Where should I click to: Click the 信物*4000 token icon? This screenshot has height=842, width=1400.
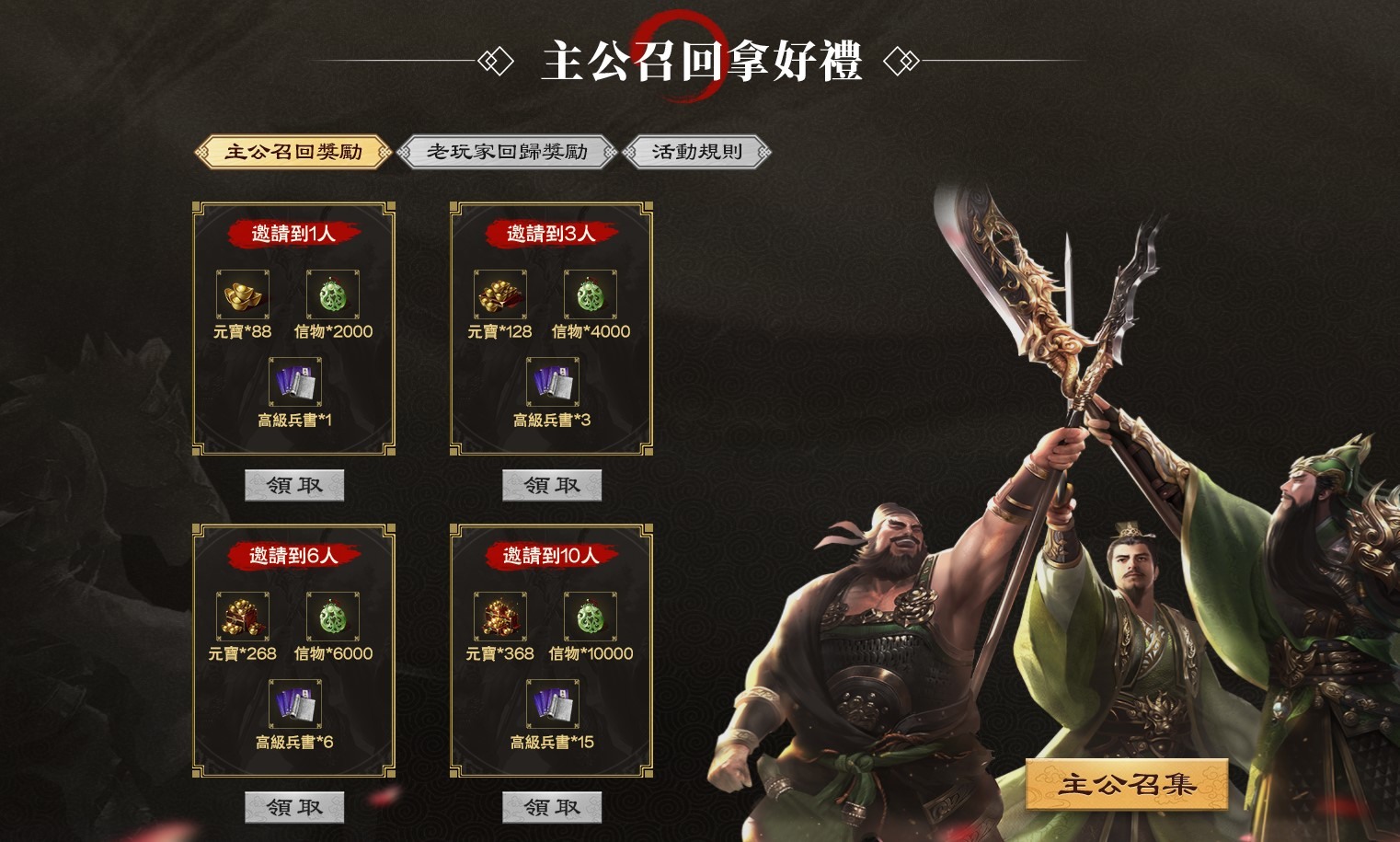[590, 294]
